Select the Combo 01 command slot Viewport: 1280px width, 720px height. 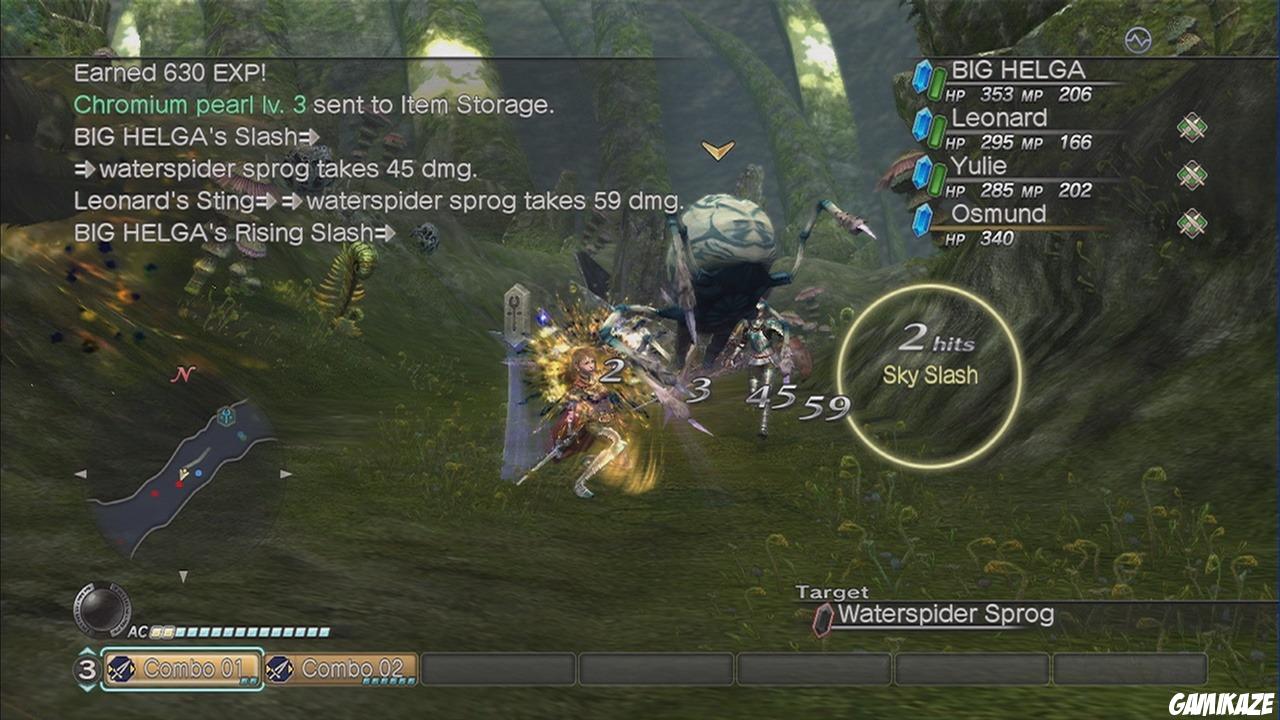tap(183, 669)
